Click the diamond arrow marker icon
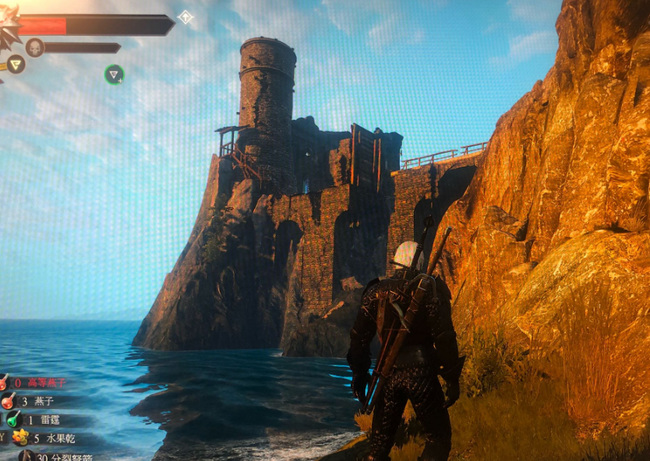The height and width of the screenshot is (461, 650). pos(185,16)
